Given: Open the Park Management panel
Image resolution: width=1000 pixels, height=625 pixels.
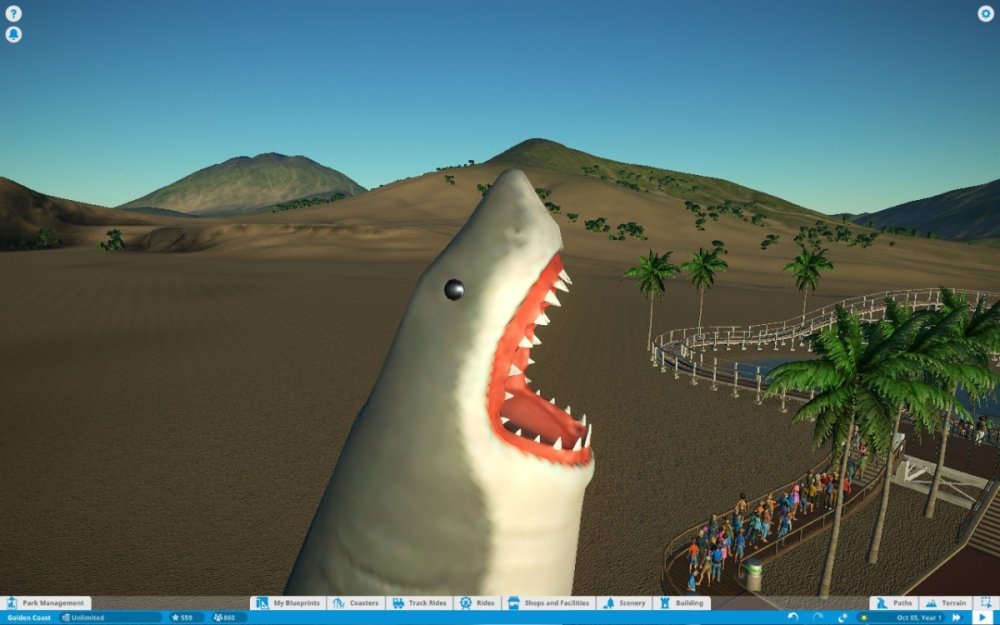Looking at the screenshot, I should tap(46, 603).
